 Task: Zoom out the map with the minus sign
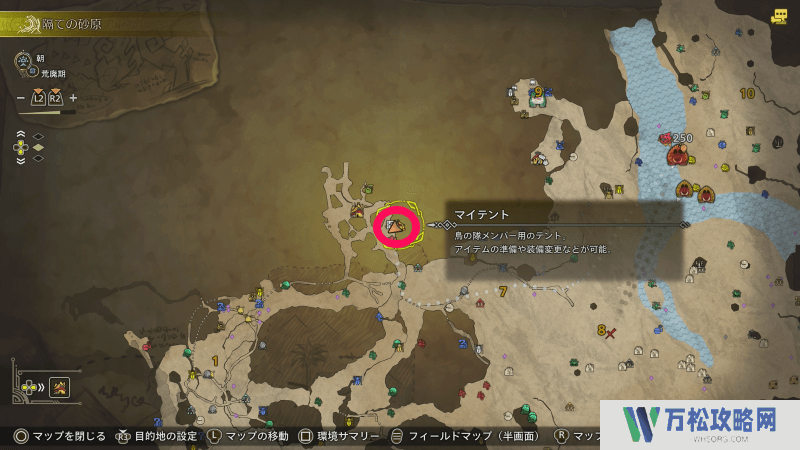20,98
